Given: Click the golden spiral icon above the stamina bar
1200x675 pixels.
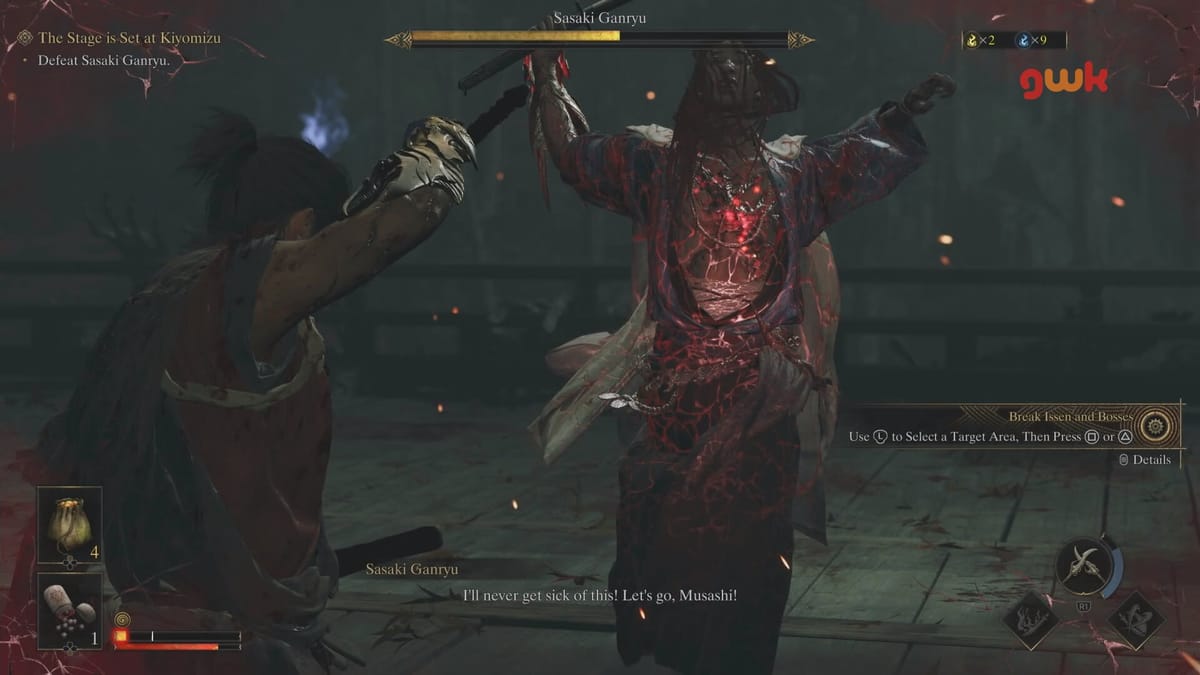Looking at the screenshot, I should coord(121,619).
